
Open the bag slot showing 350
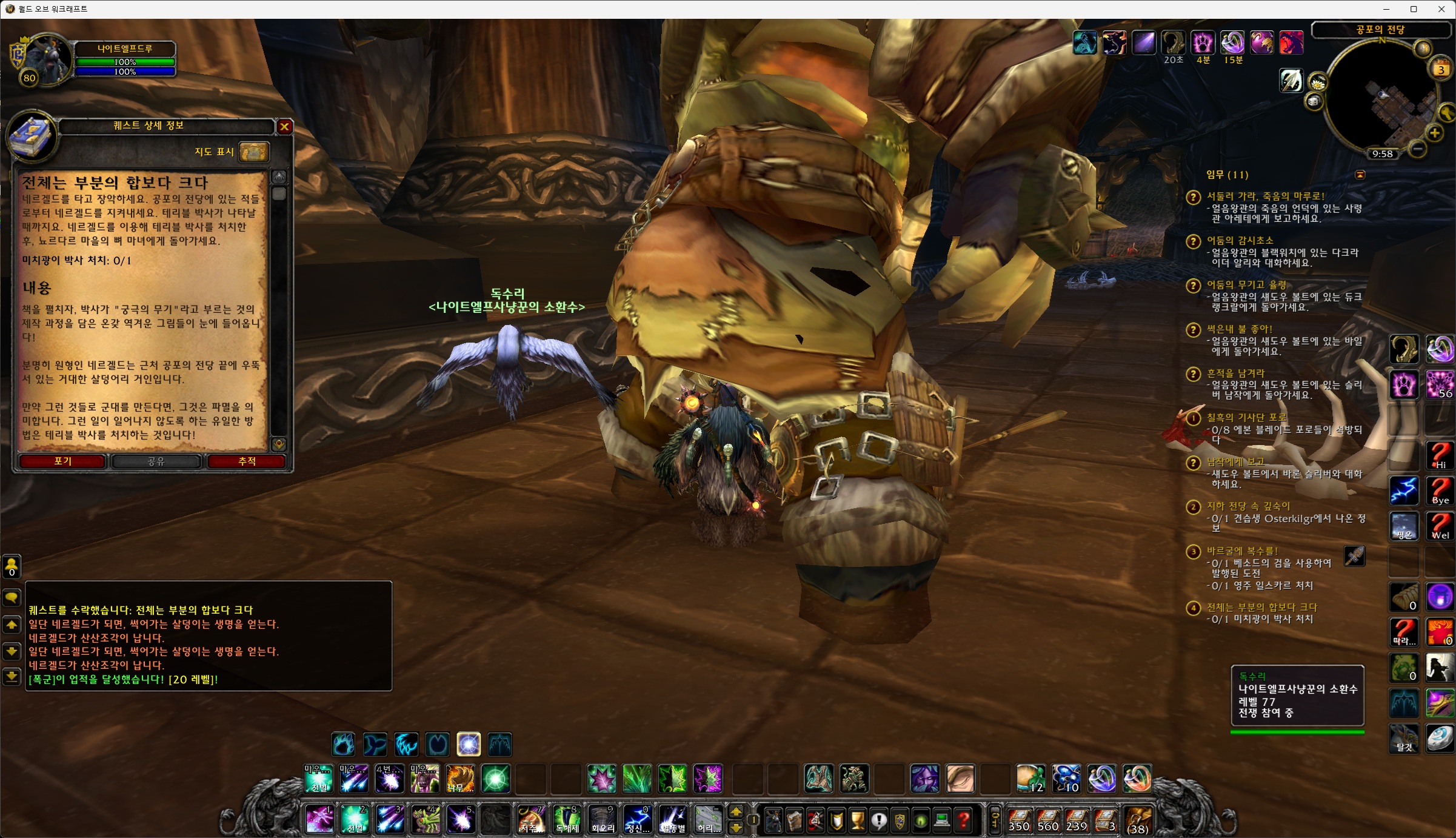coord(1019,821)
